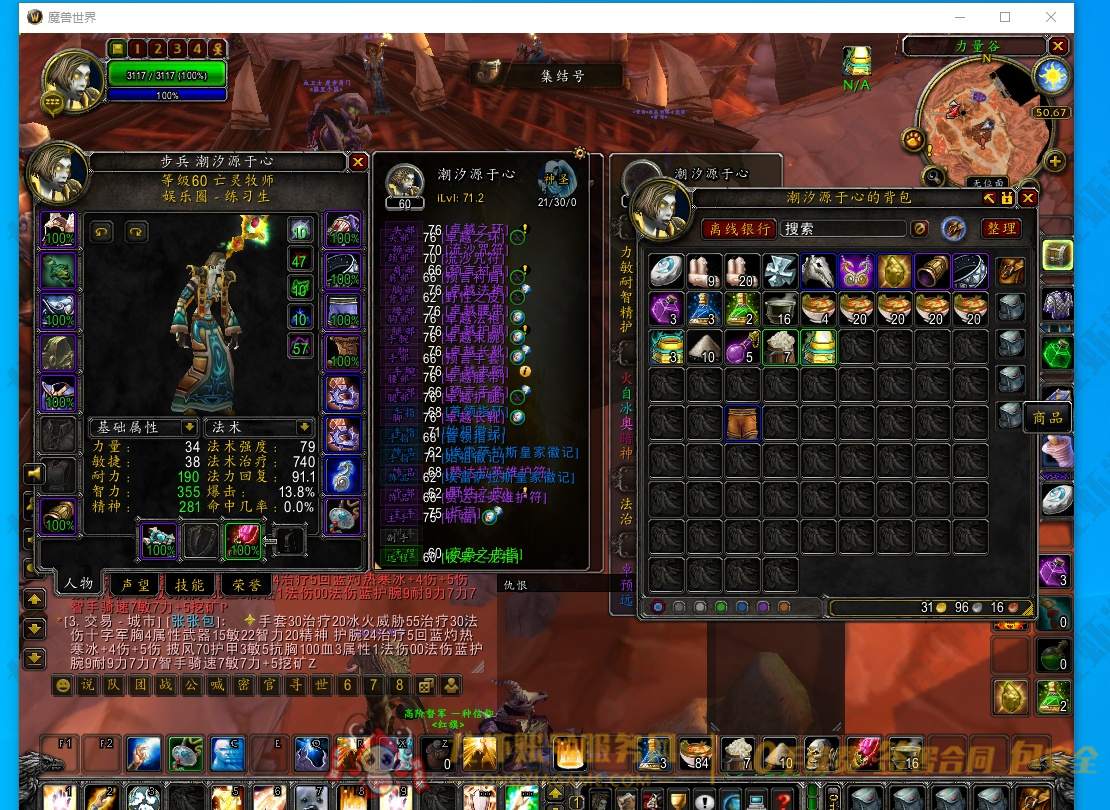Screen dimensions: 1110x810
Task: Select the animal skull item in the bag
Action: (x=818, y=271)
